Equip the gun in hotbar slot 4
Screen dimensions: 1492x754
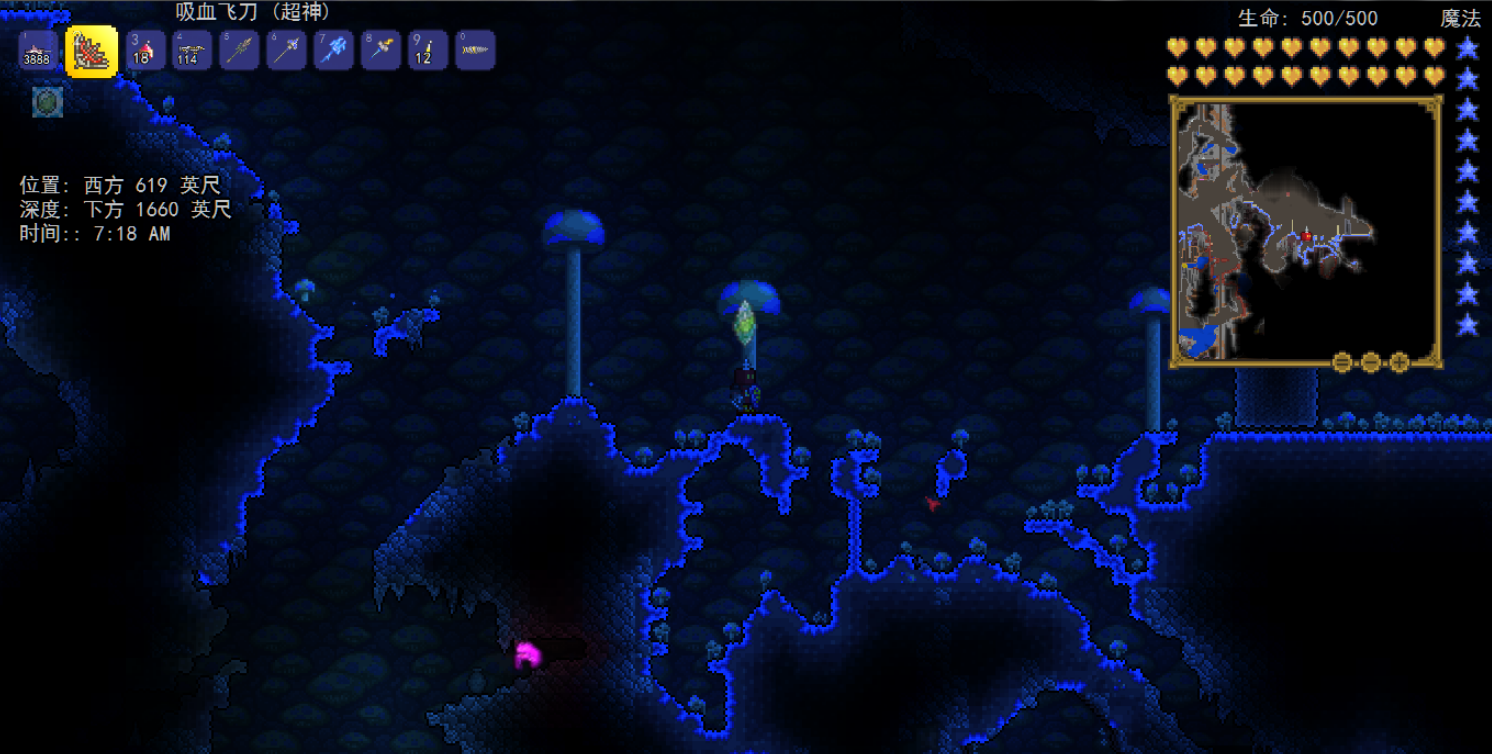tap(191, 51)
